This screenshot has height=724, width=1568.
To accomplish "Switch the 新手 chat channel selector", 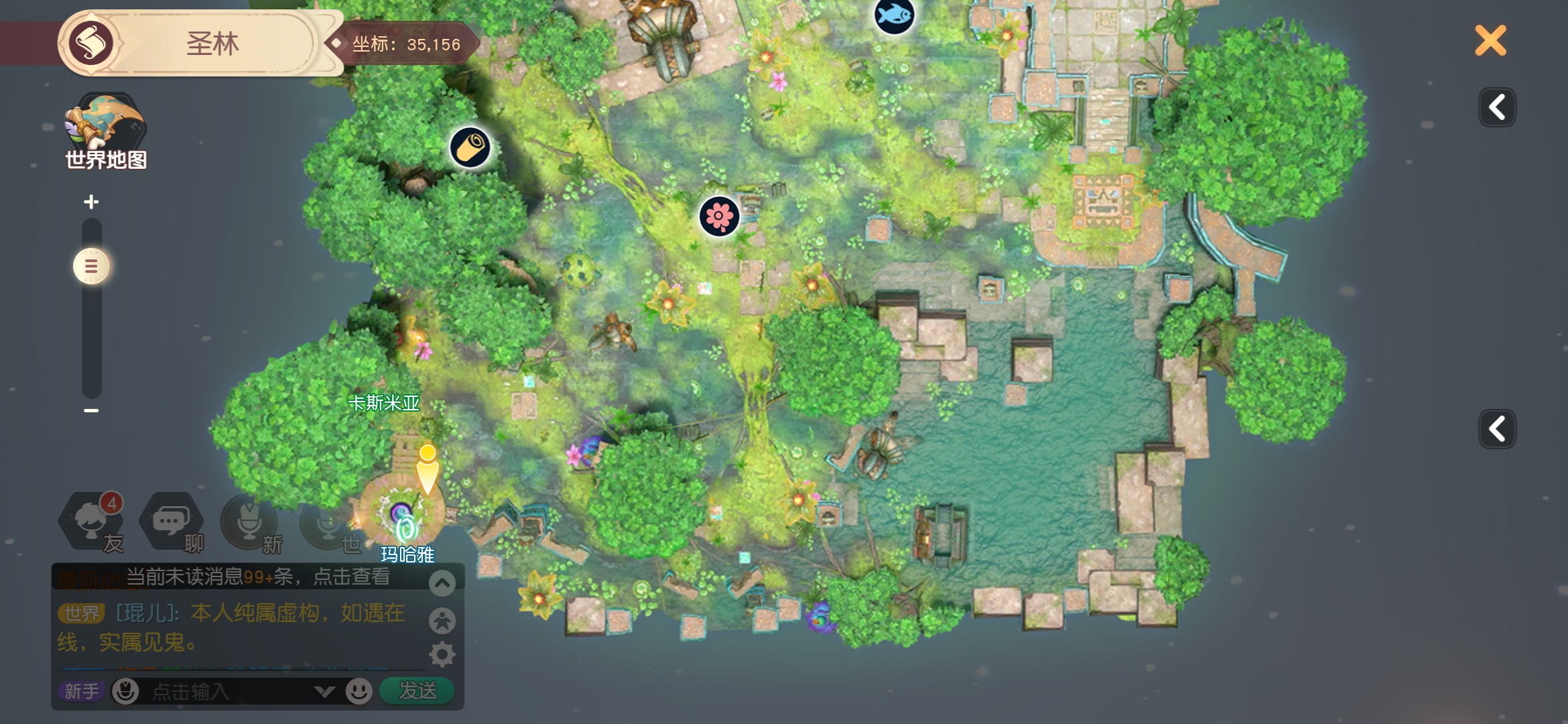I will pos(82,691).
